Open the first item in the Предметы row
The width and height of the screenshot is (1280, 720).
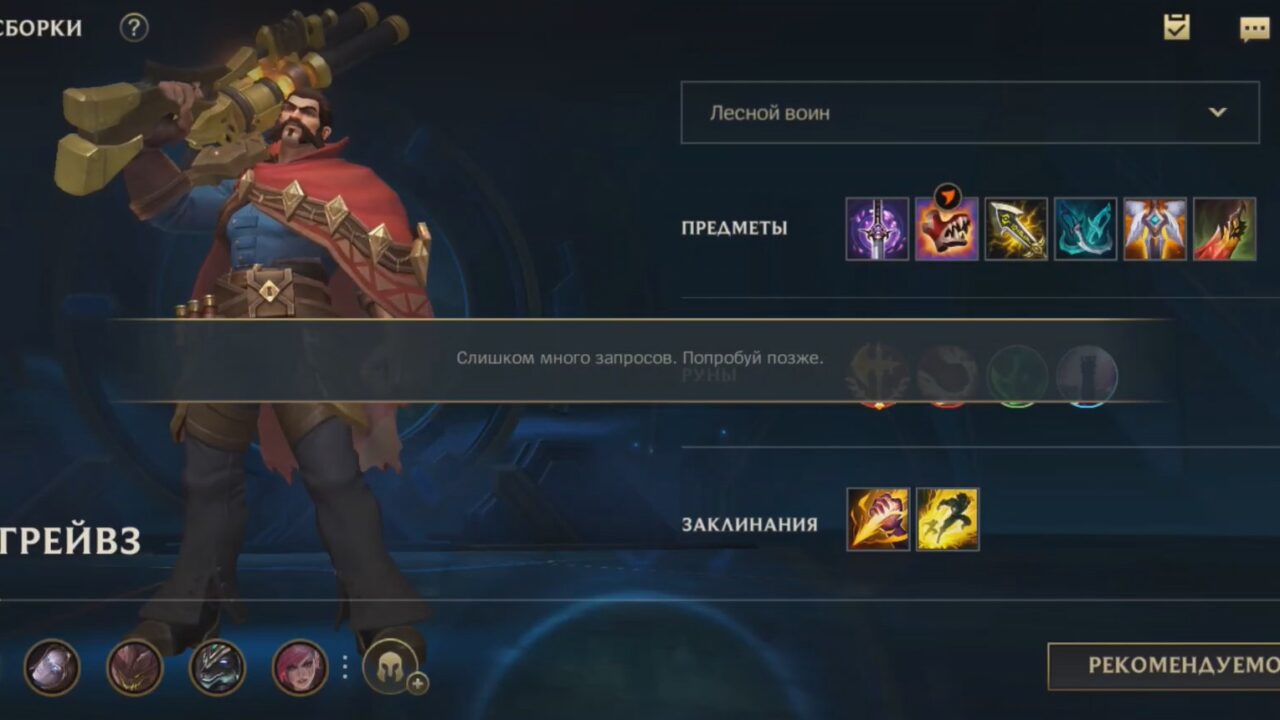[x=877, y=229]
